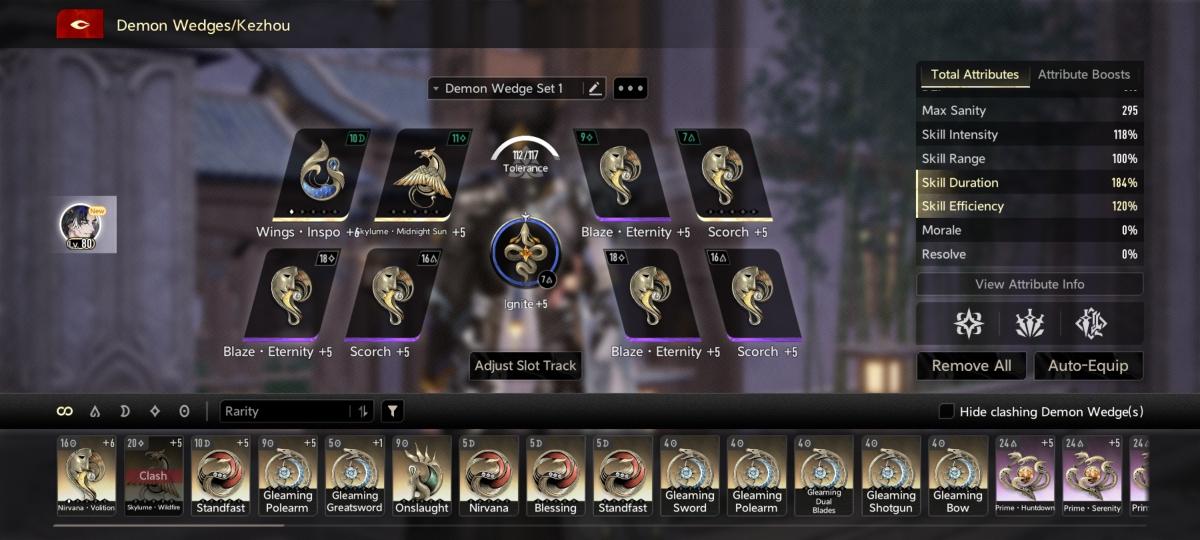The width and height of the screenshot is (1200, 540).
Task: Select the equipped Wings Inspo wedge slot
Action: click(x=322, y=175)
